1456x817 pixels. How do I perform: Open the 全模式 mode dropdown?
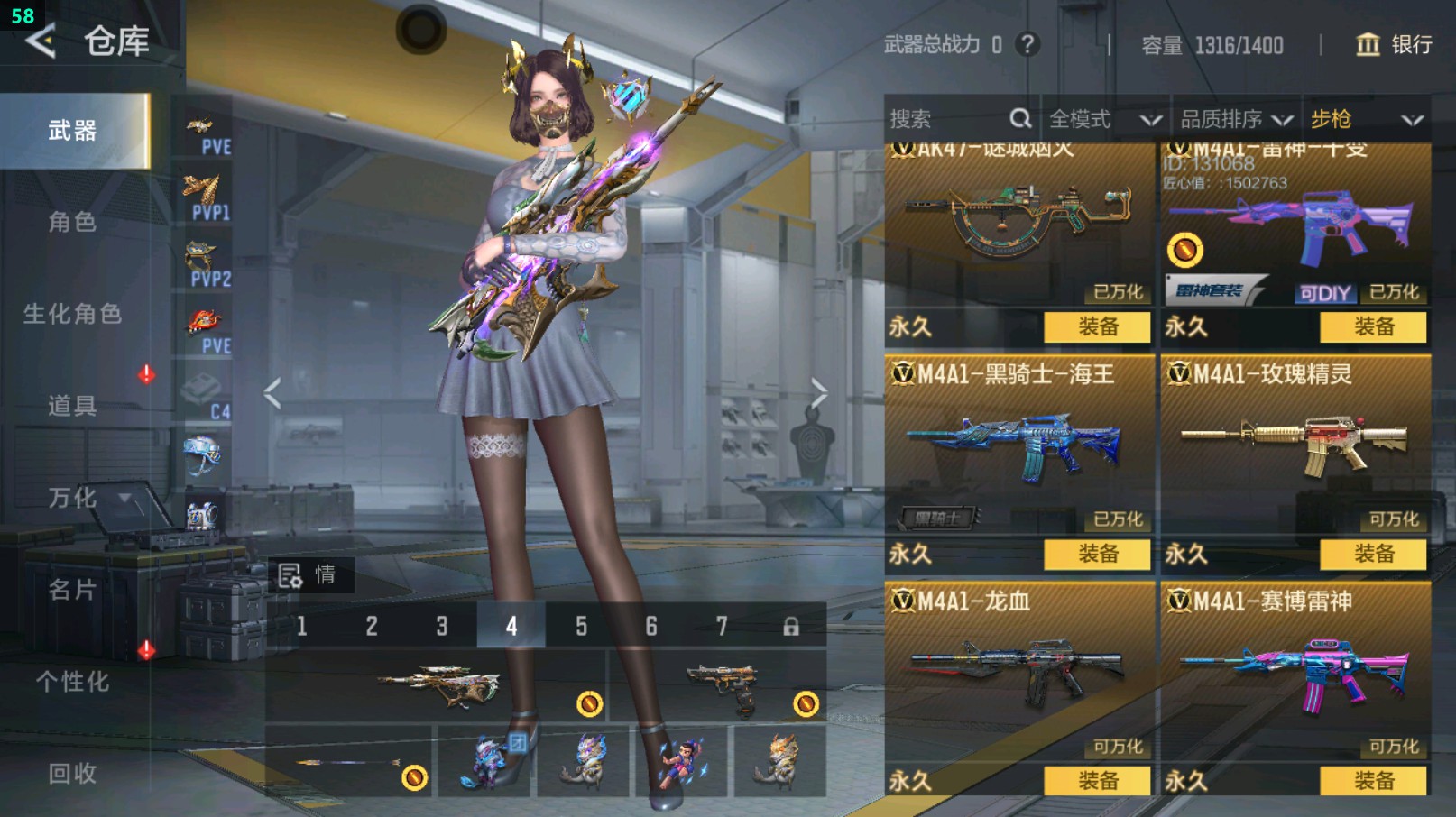pyautogui.click(x=1103, y=119)
